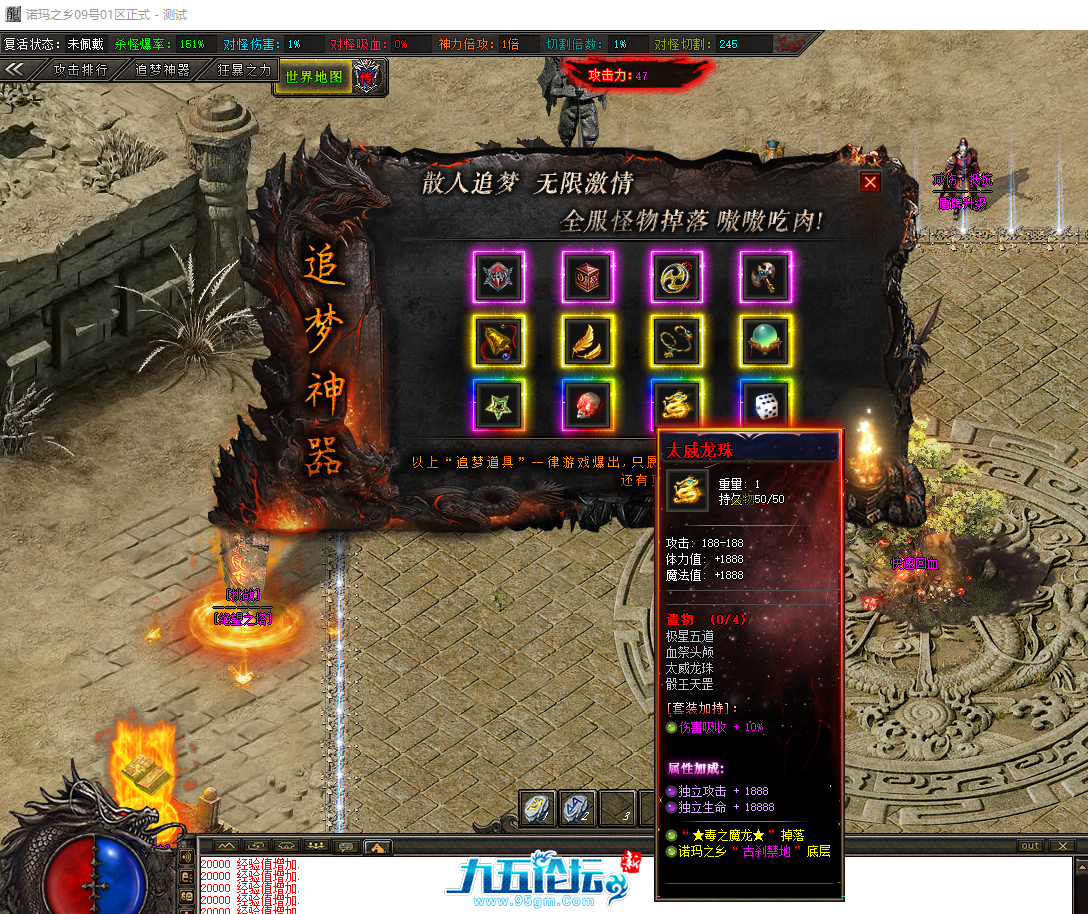Select the red skull item
Screen dimensions: 1088x914
coord(588,406)
